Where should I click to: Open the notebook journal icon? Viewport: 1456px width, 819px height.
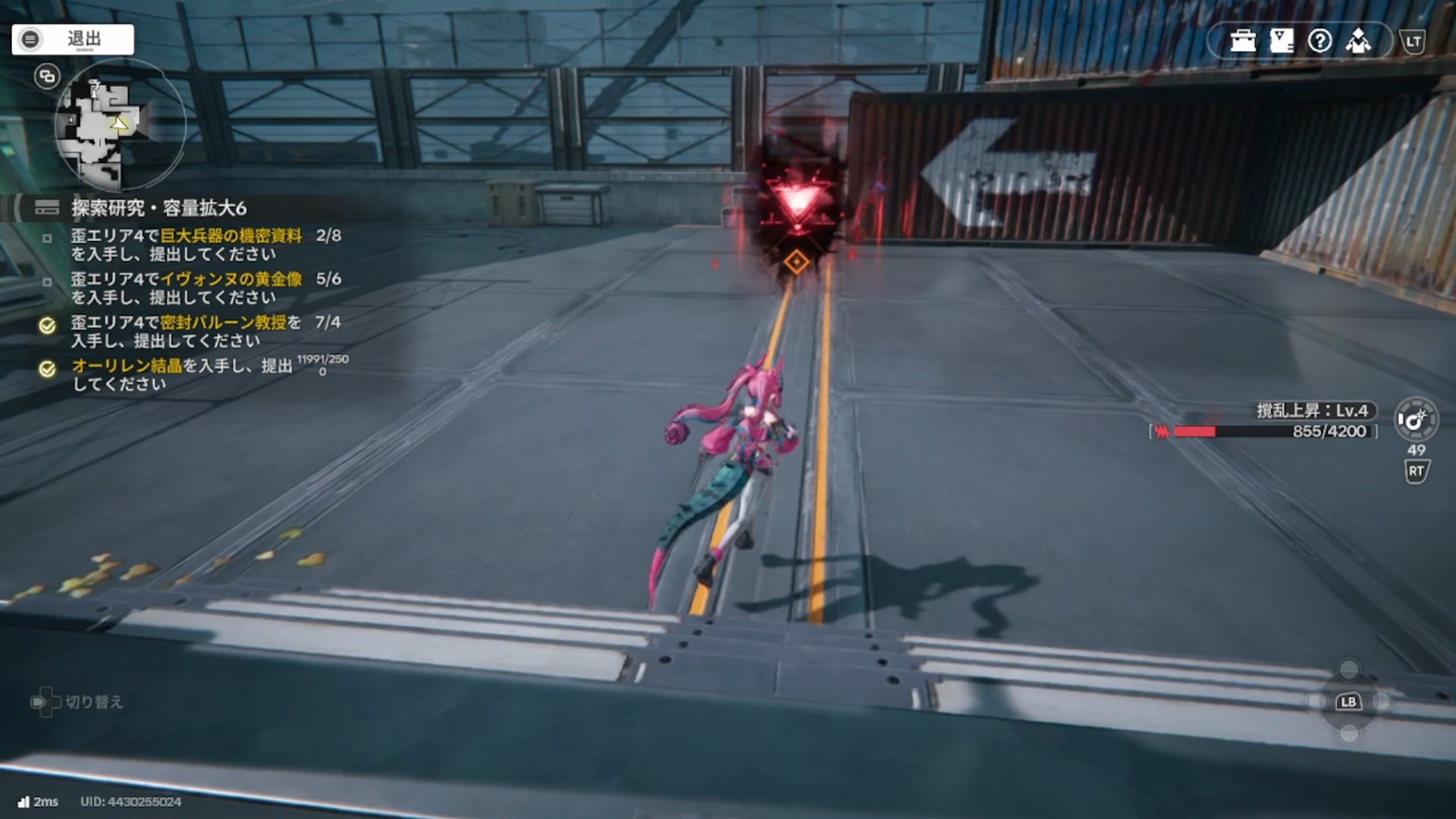click(1282, 41)
